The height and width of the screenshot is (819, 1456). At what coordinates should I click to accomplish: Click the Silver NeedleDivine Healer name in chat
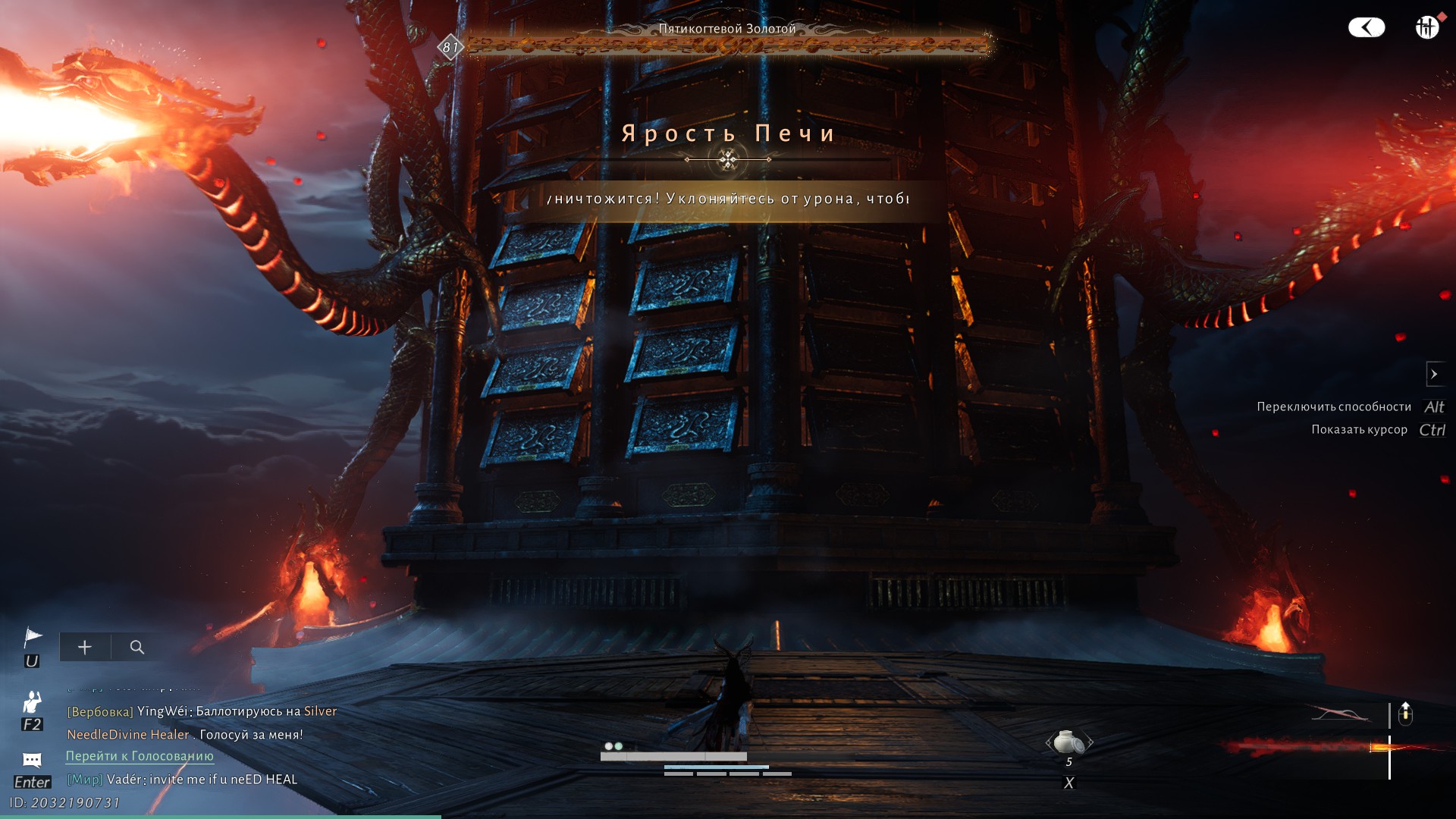127,734
